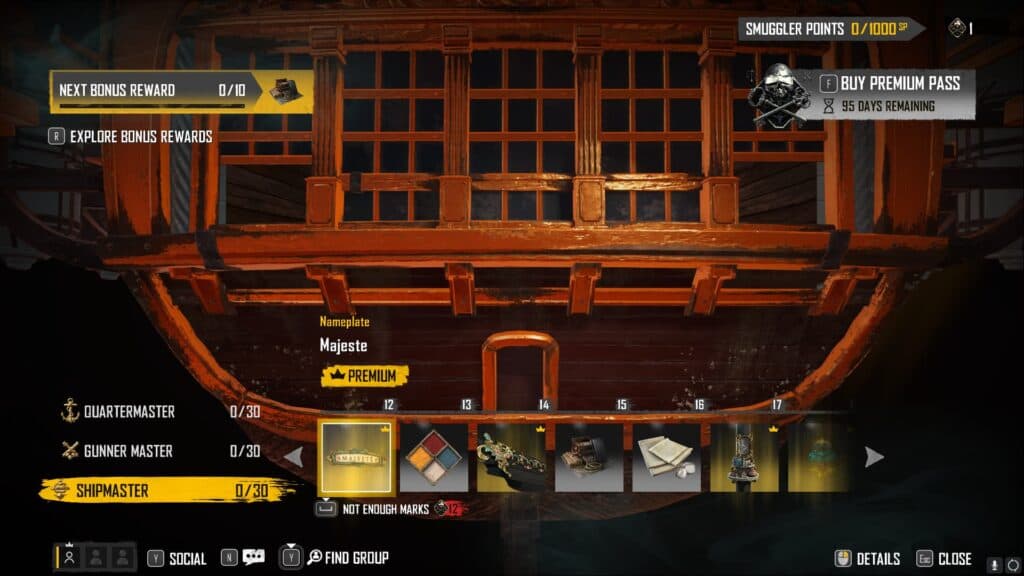The height and width of the screenshot is (576, 1024).
Task: Pick the four-color diamond swatch reward
Action: [x=434, y=457]
